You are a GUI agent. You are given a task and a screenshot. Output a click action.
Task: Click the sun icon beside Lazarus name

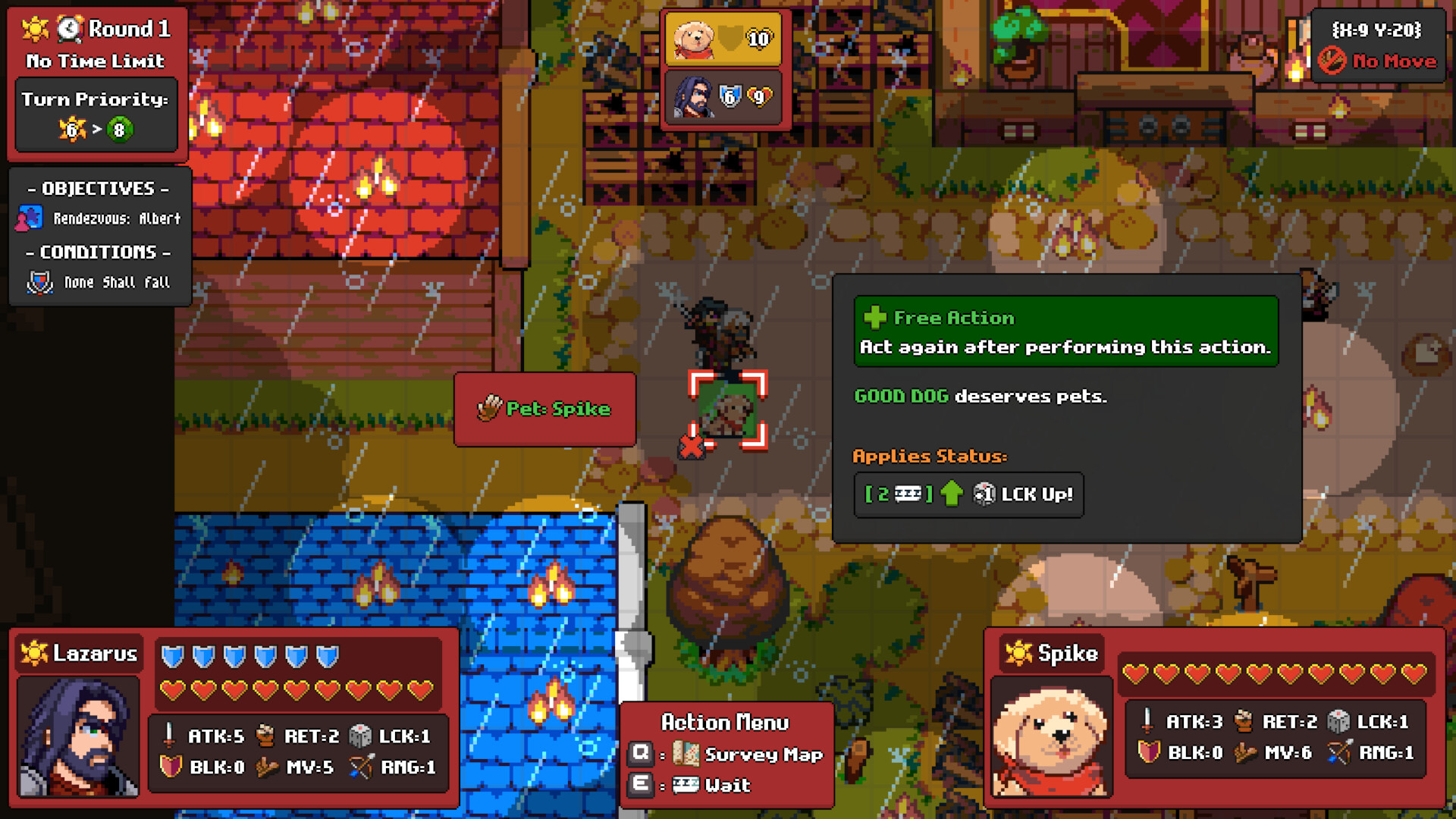(34, 652)
